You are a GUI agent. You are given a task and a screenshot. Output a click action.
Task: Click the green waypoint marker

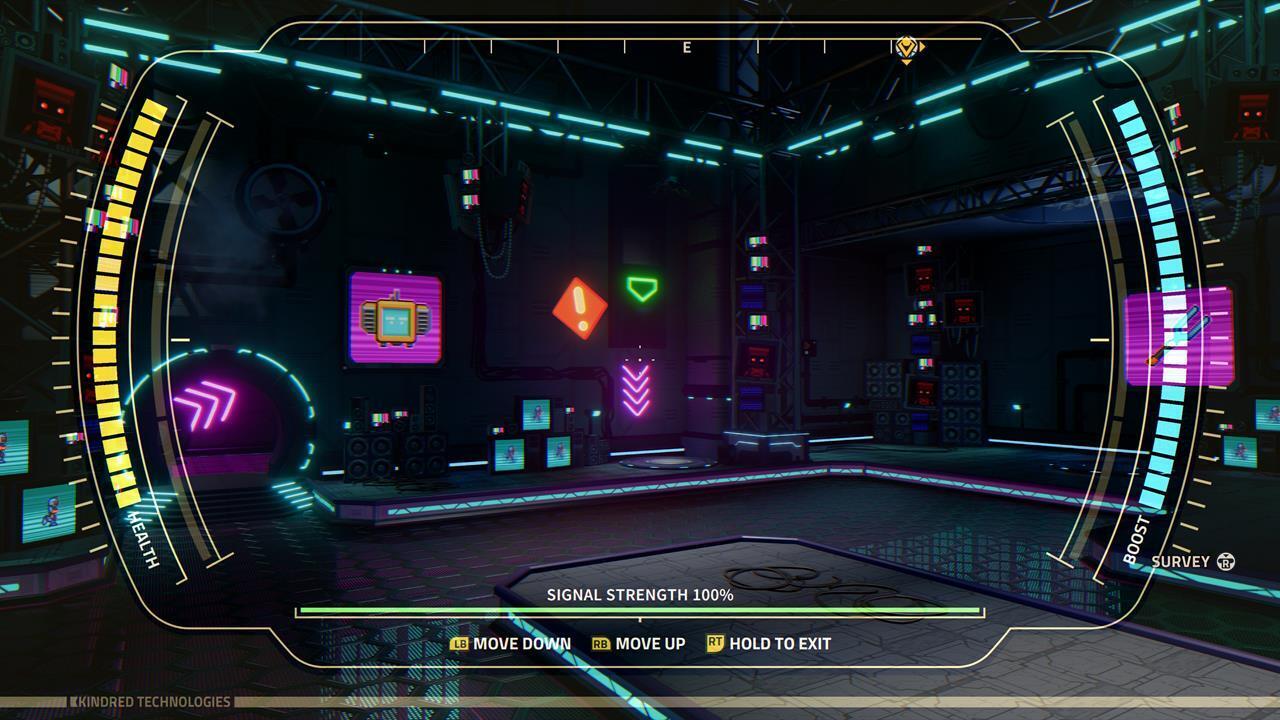point(642,289)
